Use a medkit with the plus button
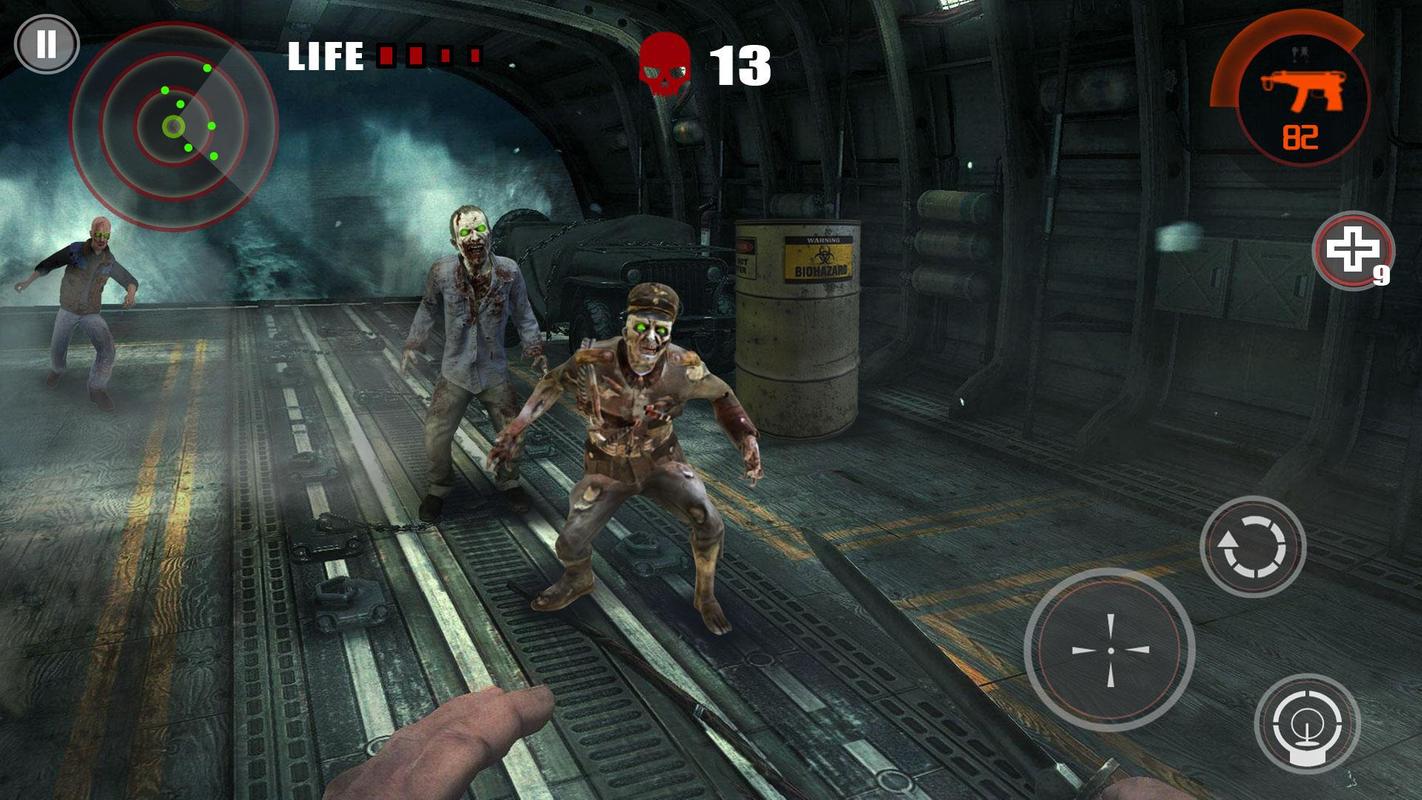 pos(1352,250)
